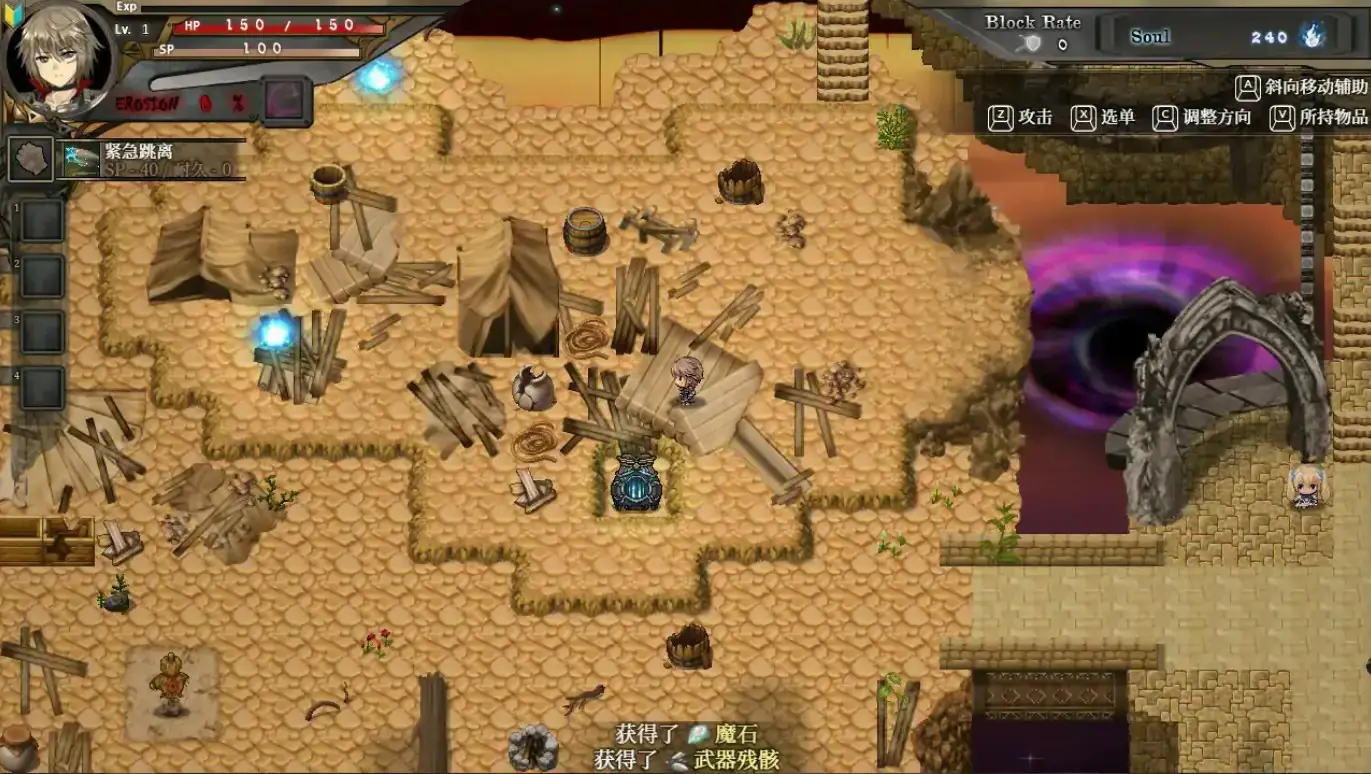Select the 紧急跳离 skill icon
Image resolution: width=1371 pixels, height=774 pixels.
(x=80, y=157)
